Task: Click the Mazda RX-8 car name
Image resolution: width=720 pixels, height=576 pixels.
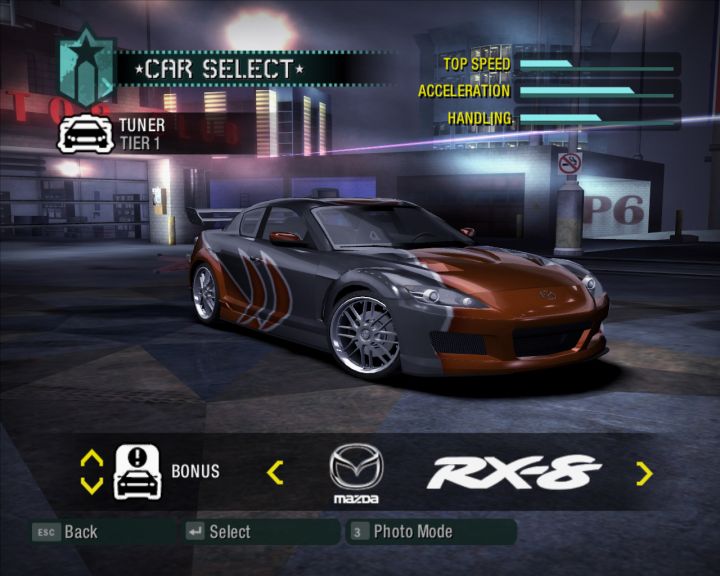Action: (x=513, y=472)
